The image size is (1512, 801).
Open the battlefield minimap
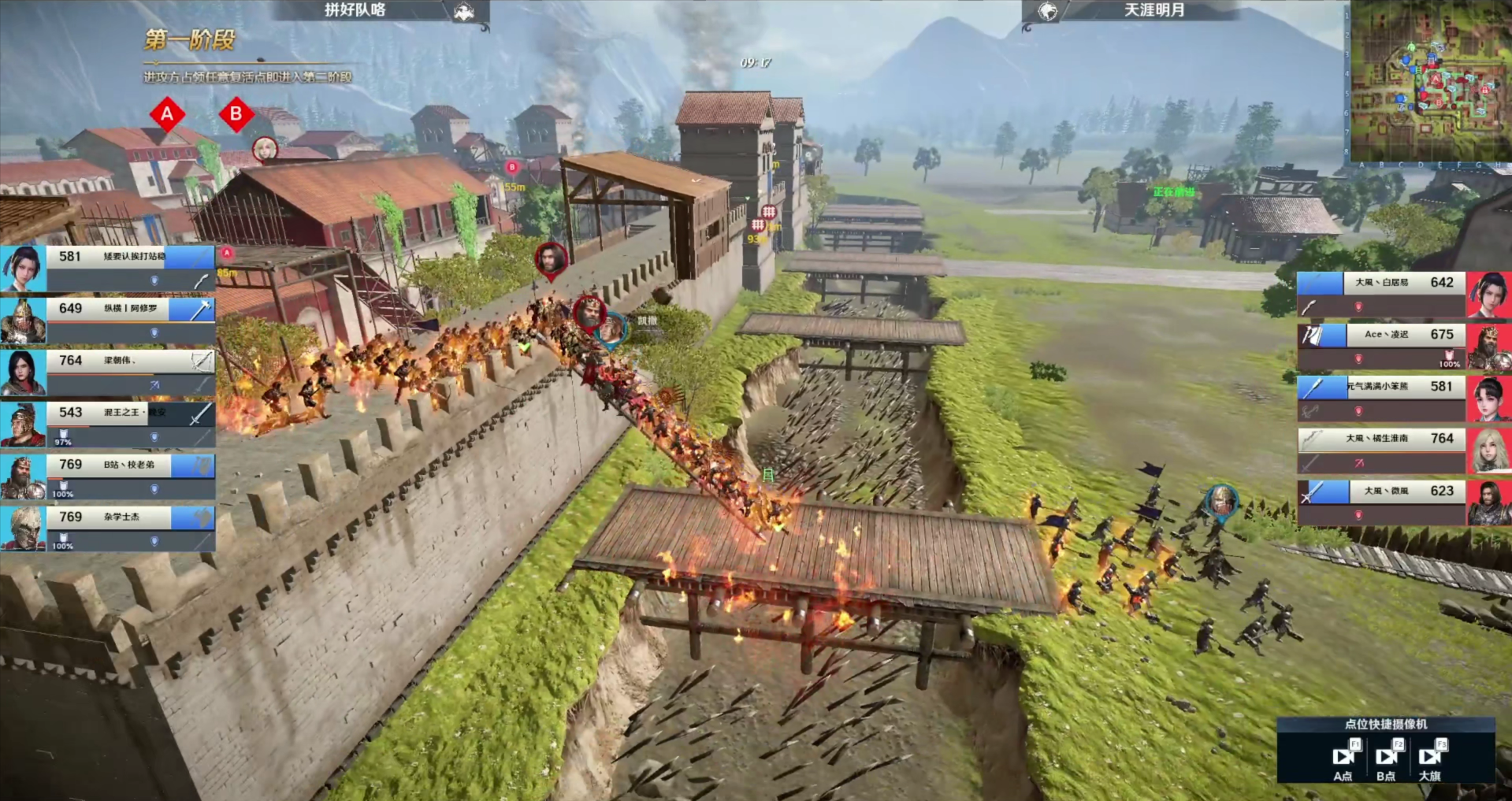pos(1428,81)
